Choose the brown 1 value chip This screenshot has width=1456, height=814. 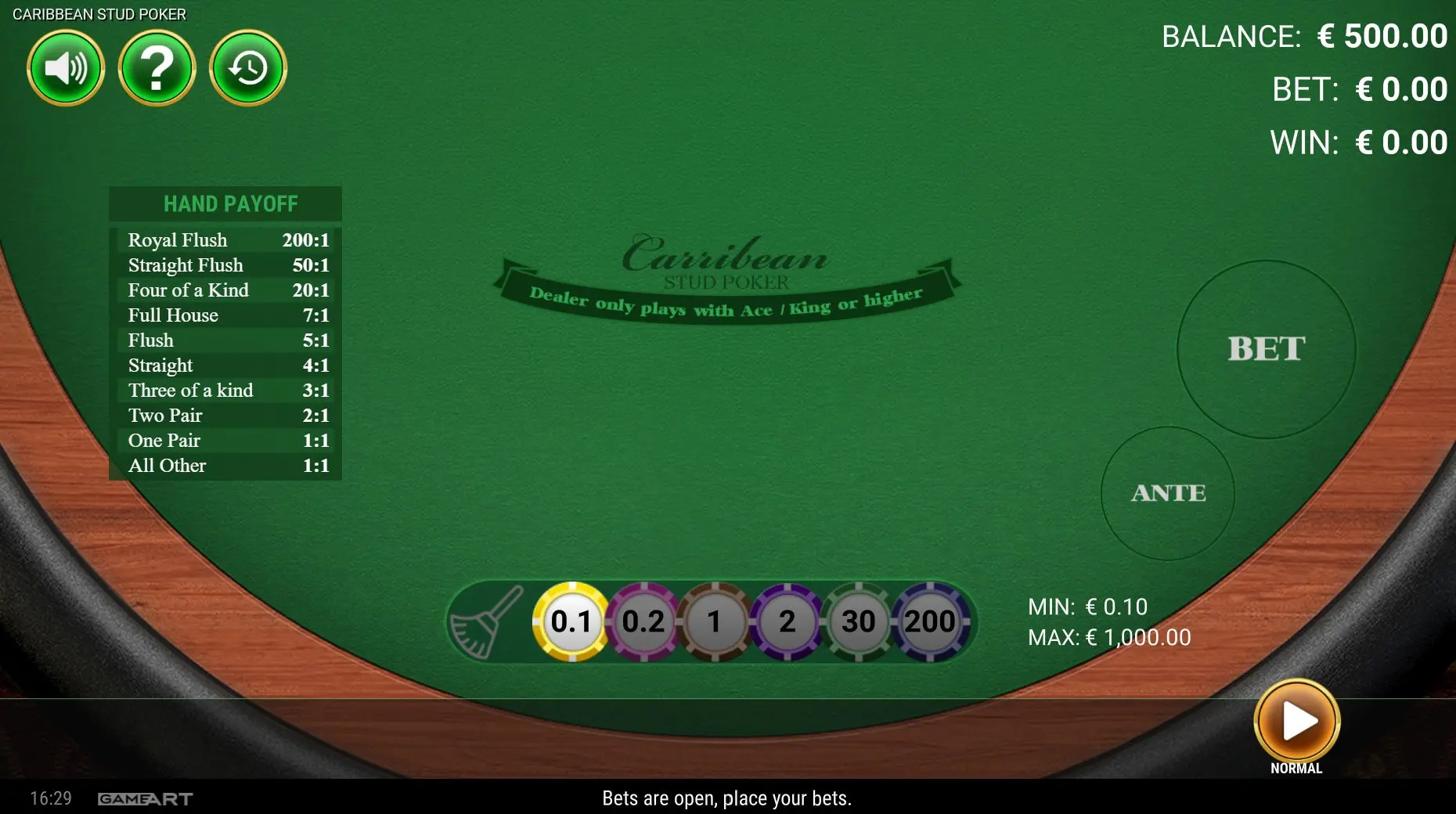point(714,622)
